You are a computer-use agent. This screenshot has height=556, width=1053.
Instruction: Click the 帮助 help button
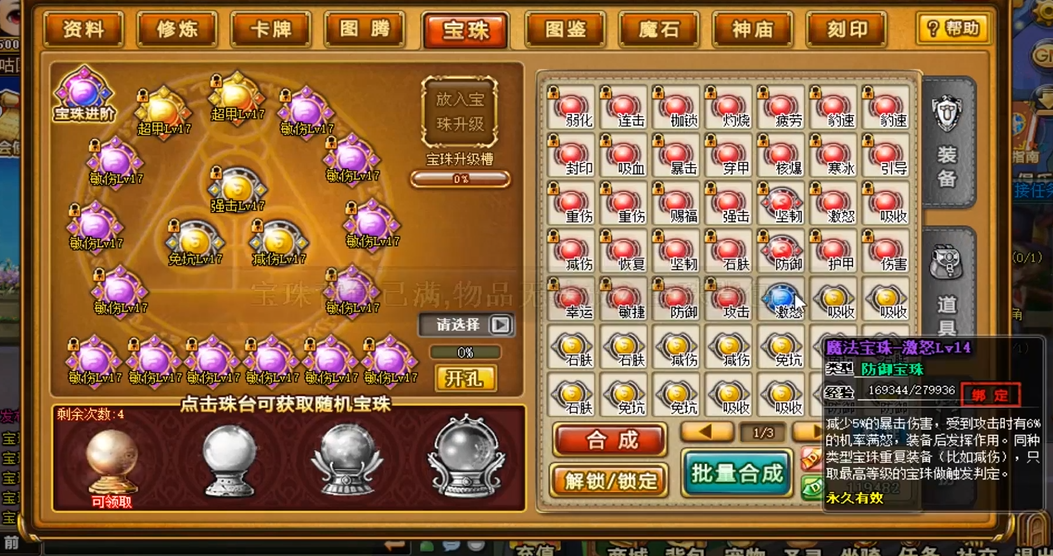pos(952,28)
